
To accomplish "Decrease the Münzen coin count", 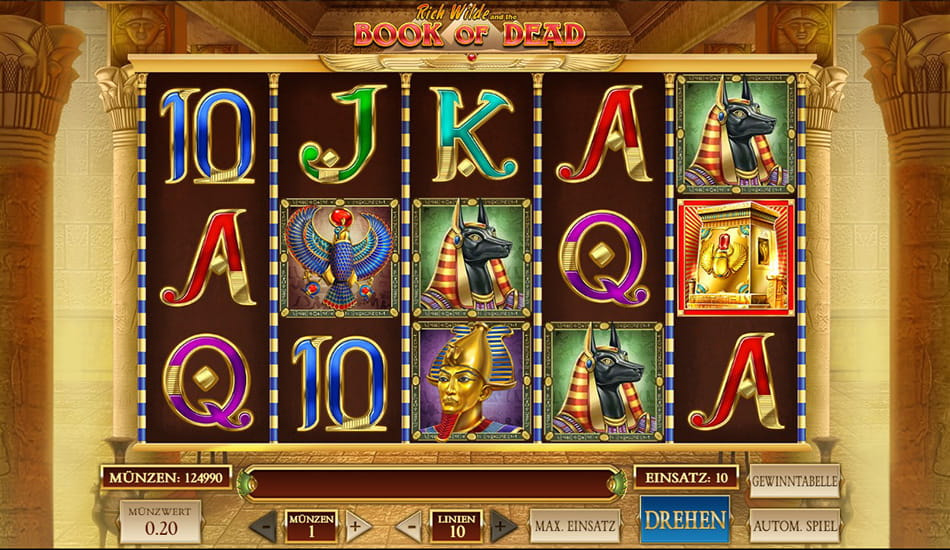I will pos(263,525).
